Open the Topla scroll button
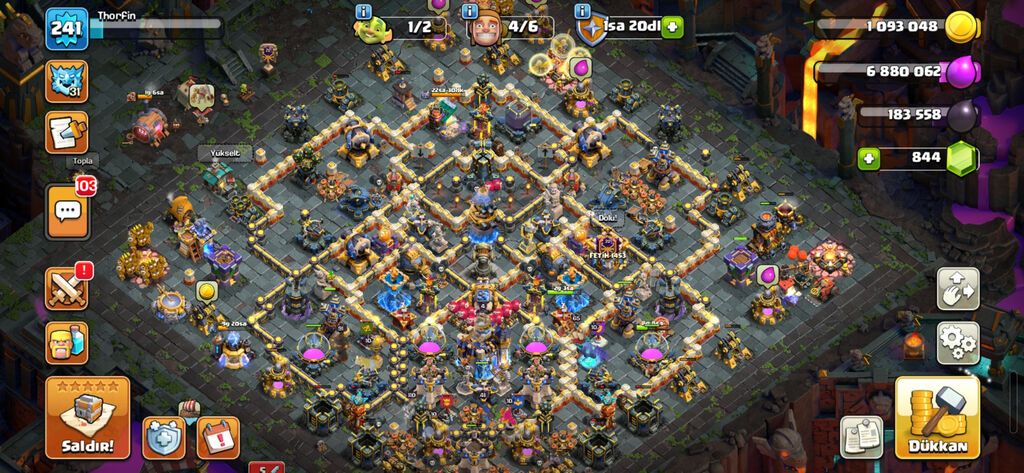This screenshot has height=473, width=1024. 67,132
